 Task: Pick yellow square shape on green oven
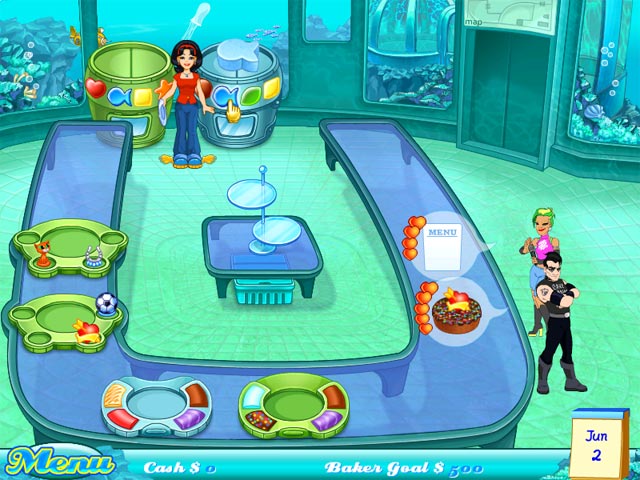click(x=143, y=97)
